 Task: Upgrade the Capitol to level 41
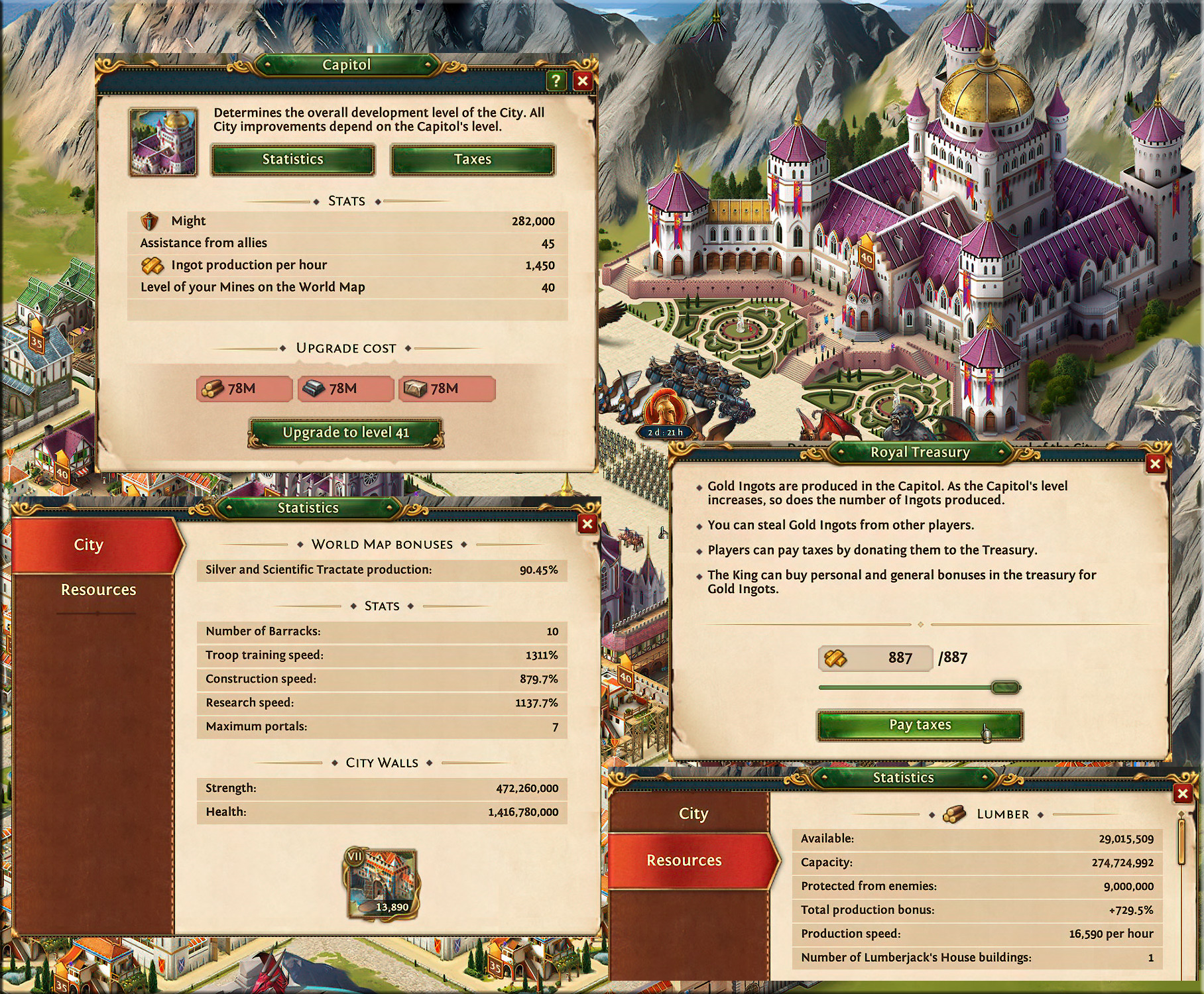tap(345, 433)
